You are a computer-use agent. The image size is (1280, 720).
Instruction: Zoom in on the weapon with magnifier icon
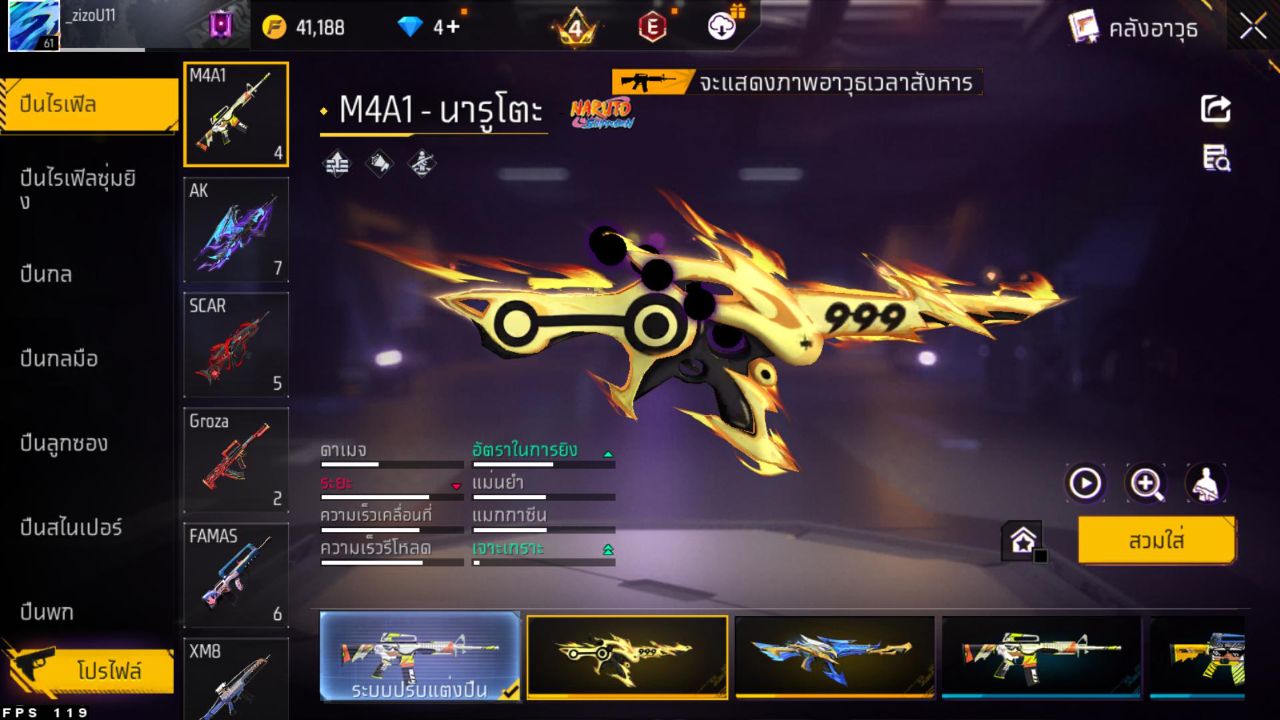[1146, 484]
